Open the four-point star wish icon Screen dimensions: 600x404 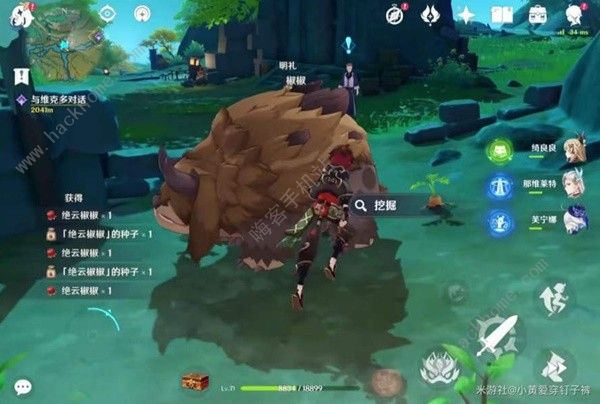466,15
